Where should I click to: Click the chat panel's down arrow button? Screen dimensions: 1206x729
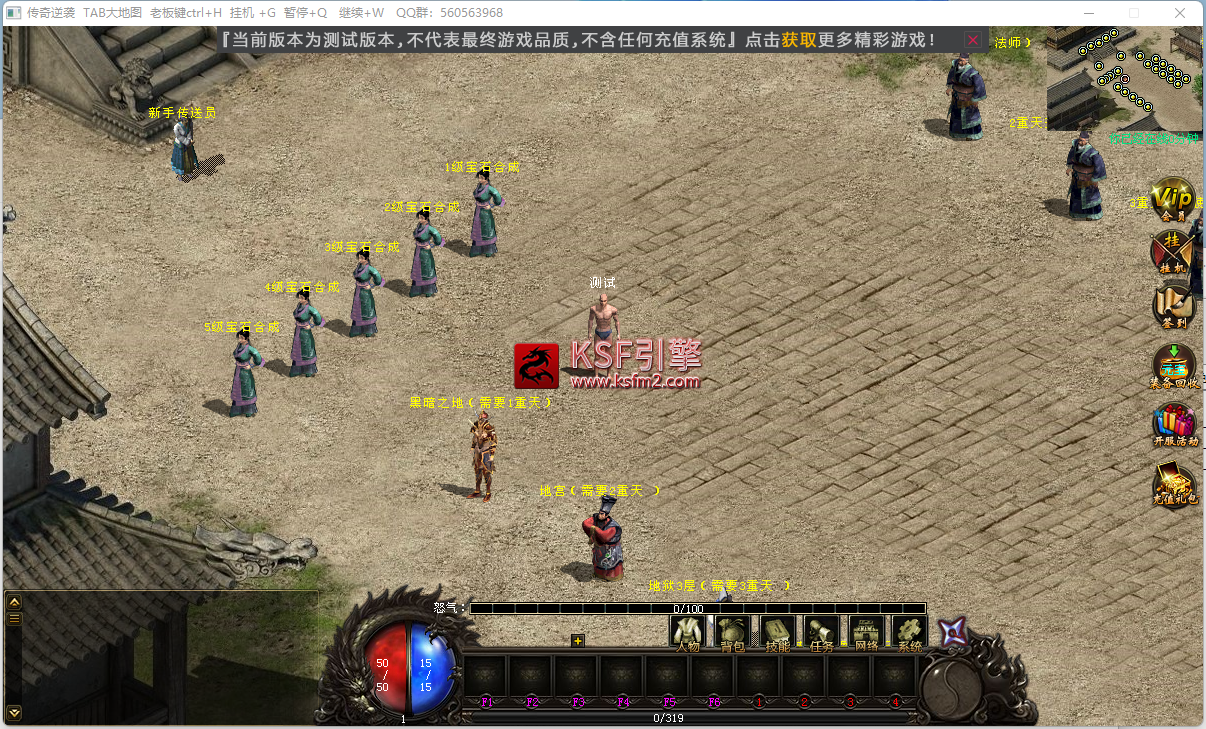click(14, 712)
